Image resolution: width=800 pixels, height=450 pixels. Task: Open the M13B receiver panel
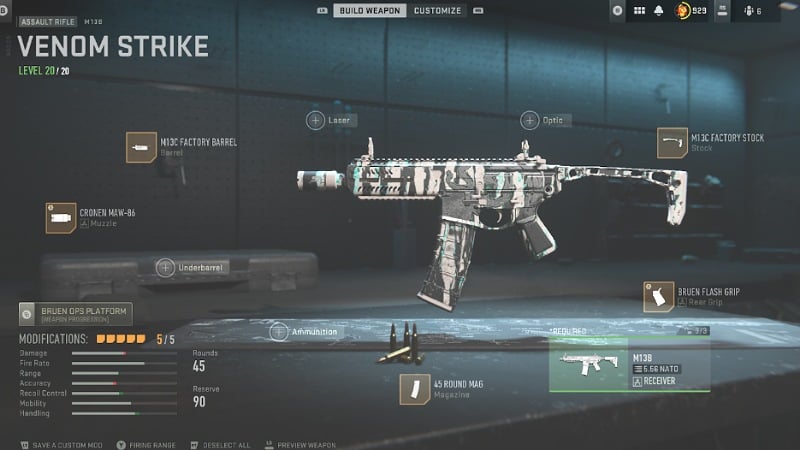tap(630, 366)
